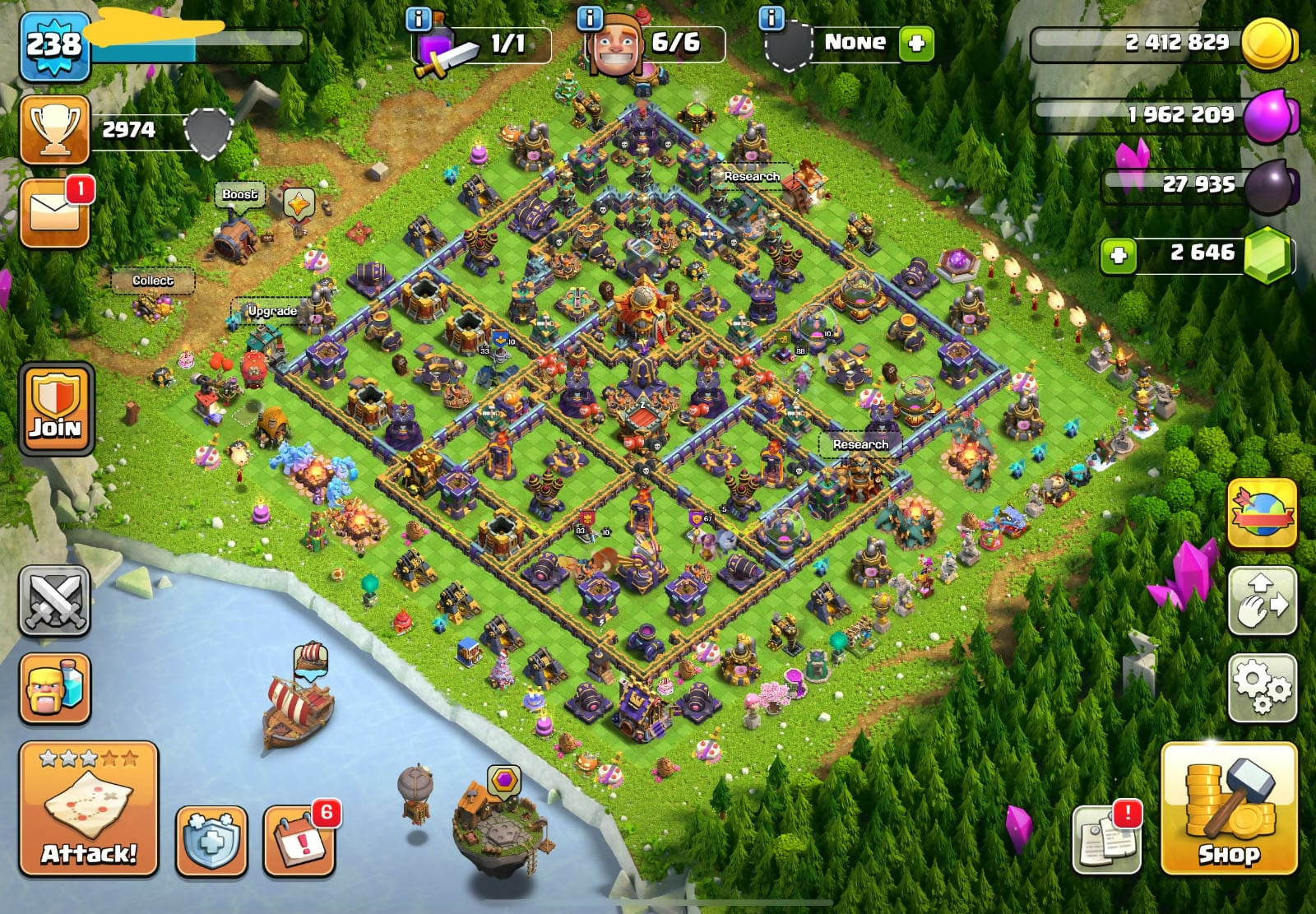Open the trophy league panel
Image resolution: width=1316 pixels, height=914 pixels.
click(x=55, y=130)
